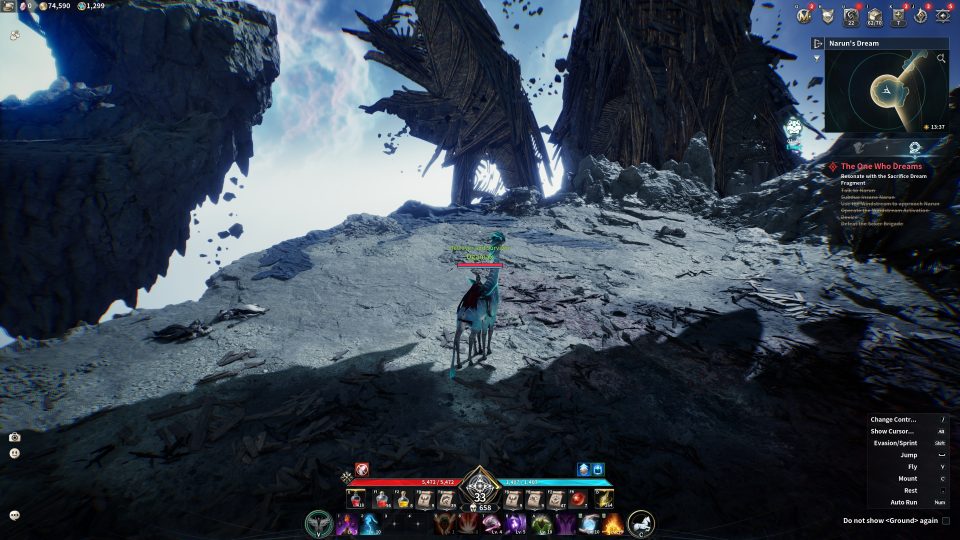Use the yellow potion quick slot
The width and height of the screenshot is (960, 540).
403,498
